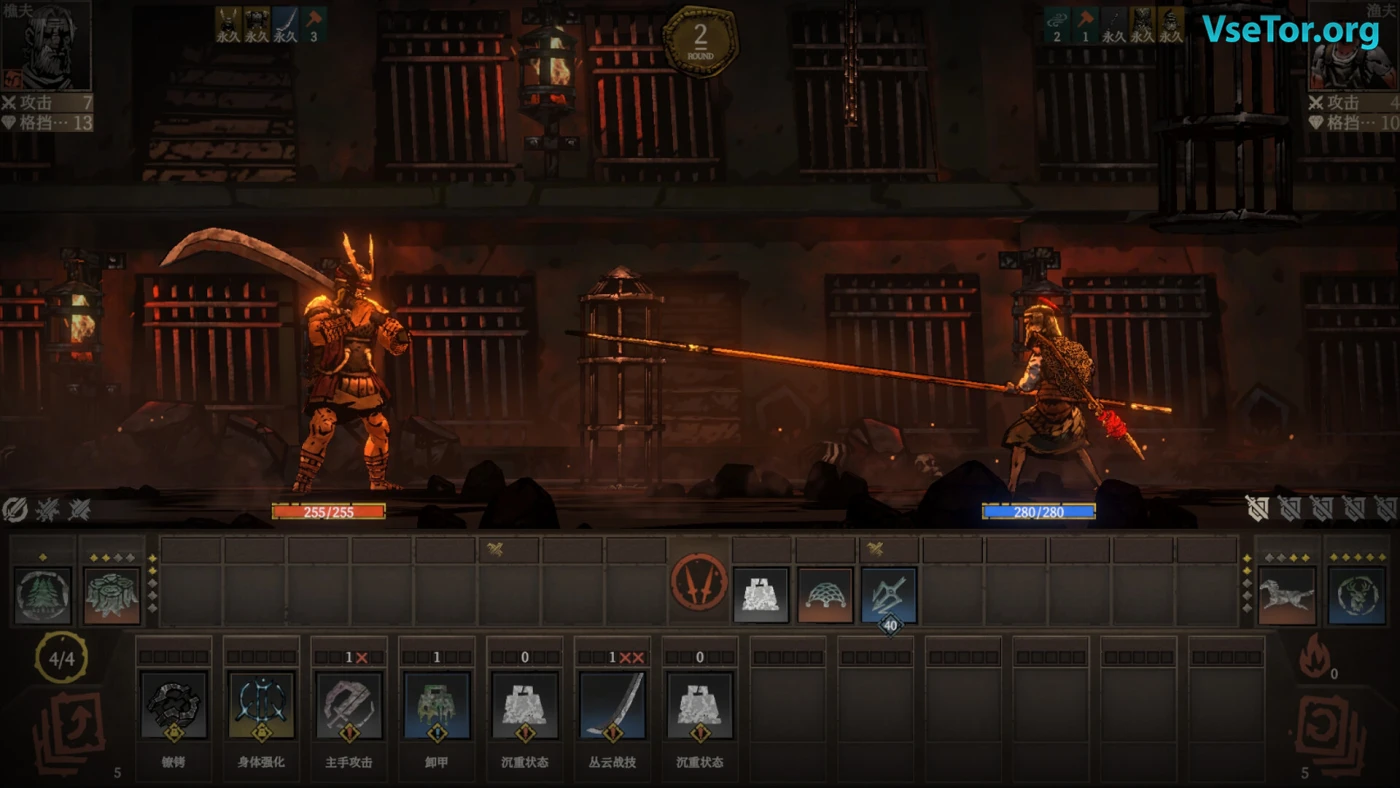Activate the red crossed-spears clash emblem
Screen dimensions: 1400x788
click(699, 582)
